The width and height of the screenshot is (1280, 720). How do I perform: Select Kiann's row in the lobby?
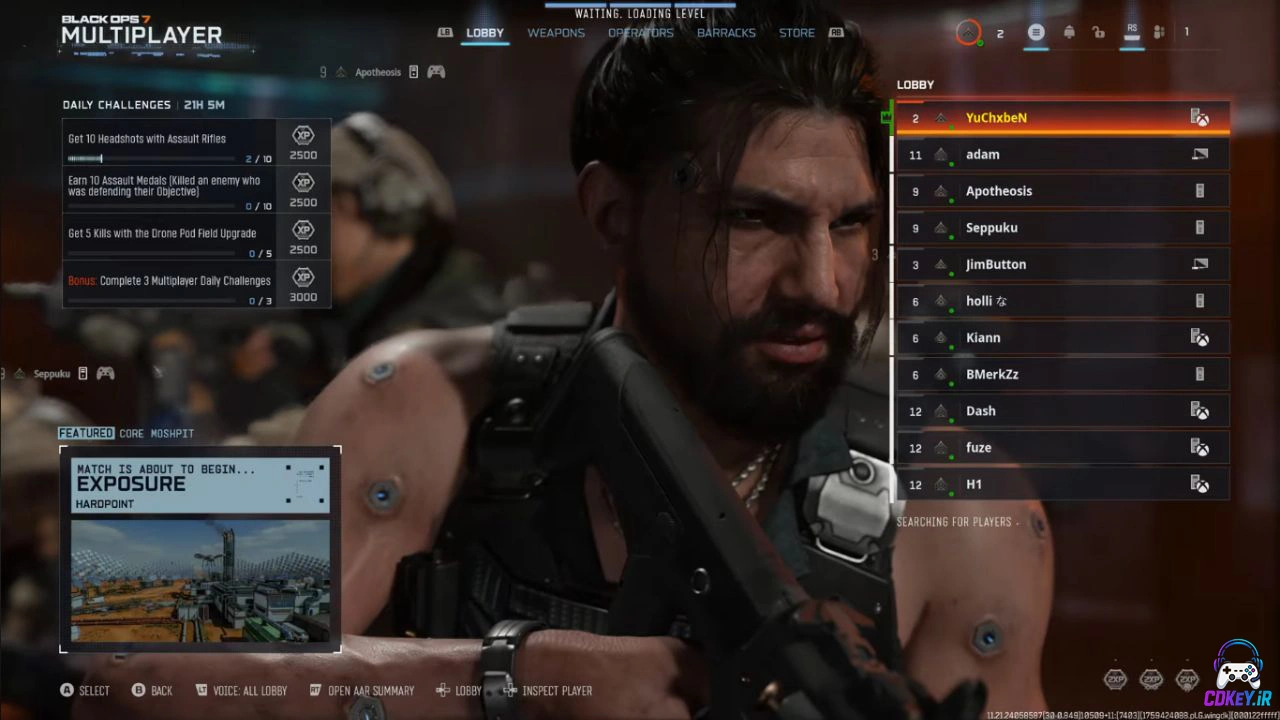pyautogui.click(x=1062, y=338)
